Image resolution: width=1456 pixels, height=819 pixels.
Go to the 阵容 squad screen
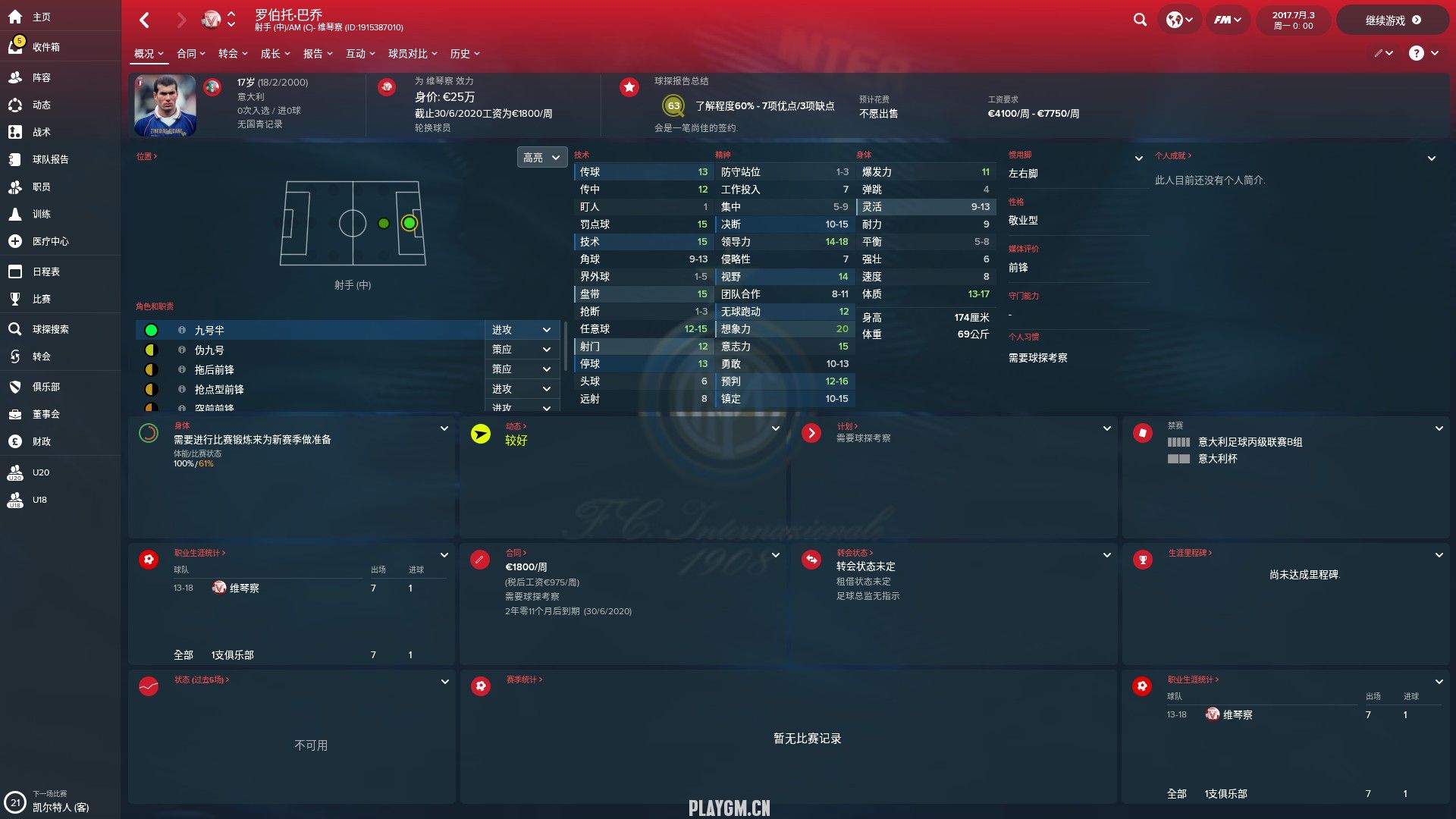41,77
